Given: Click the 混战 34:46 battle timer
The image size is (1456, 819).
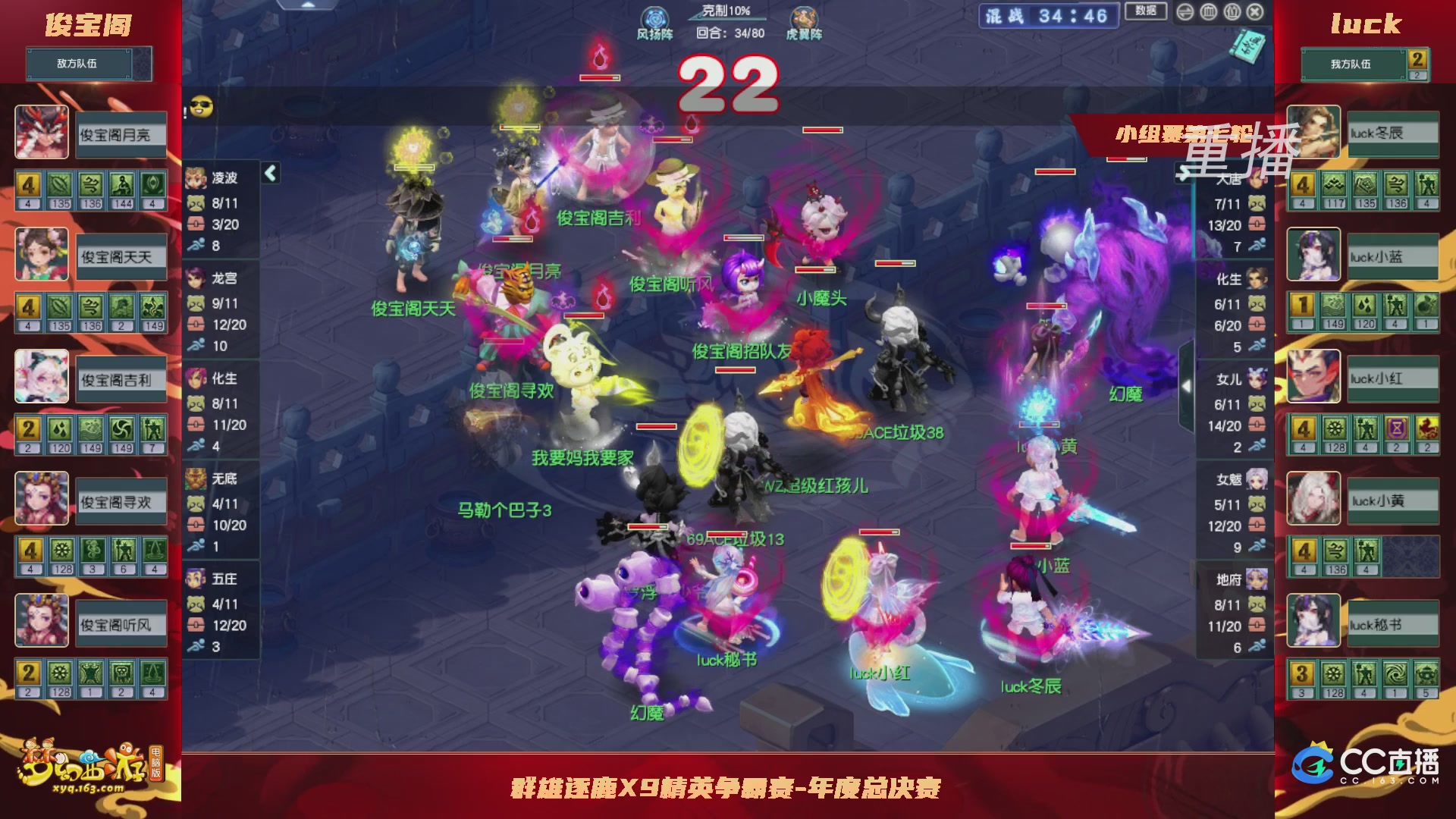Looking at the screenshot, I should pyautogui.click(x=1046, y=14).
